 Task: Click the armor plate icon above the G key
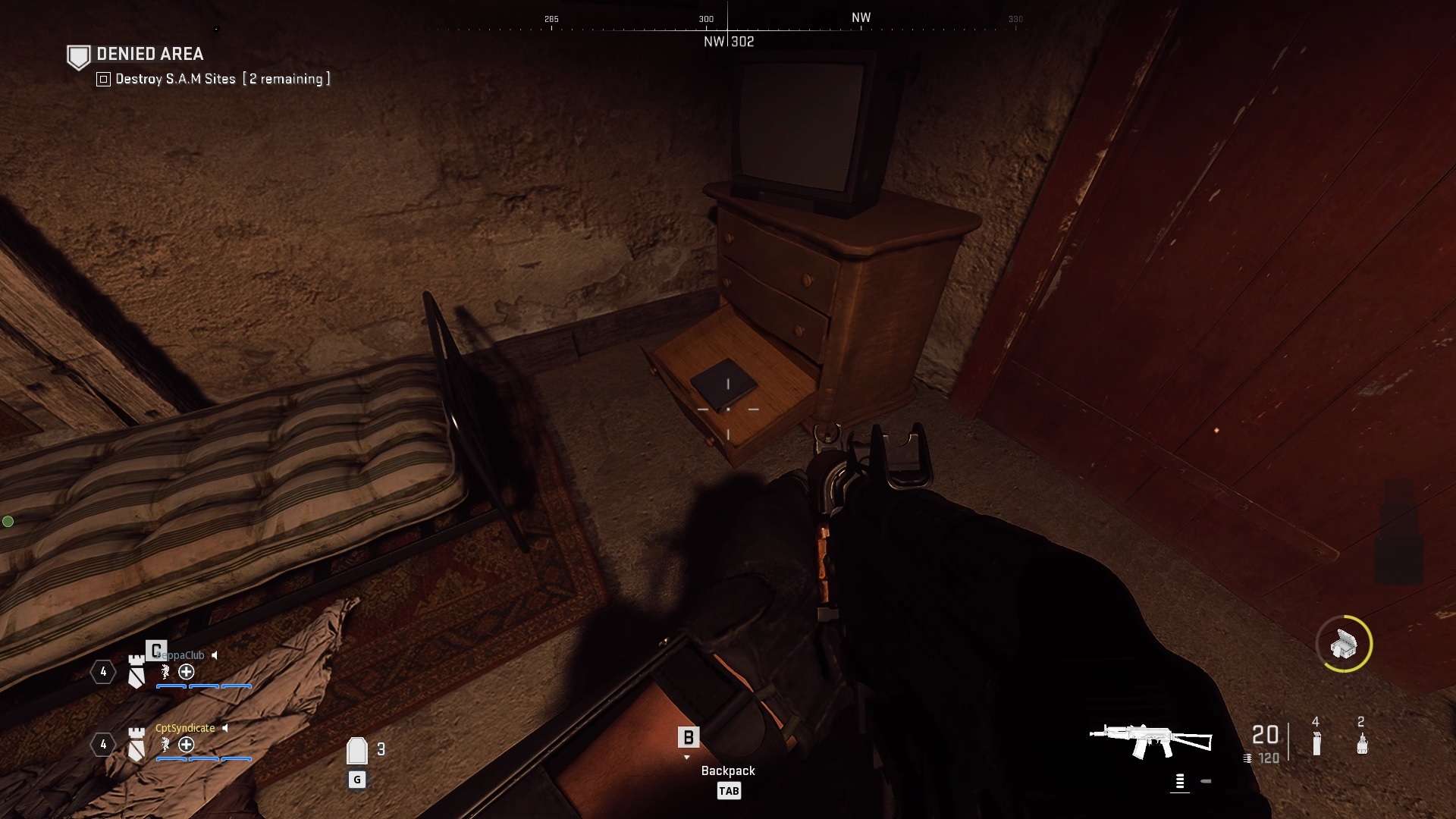(x=356, y=749)
